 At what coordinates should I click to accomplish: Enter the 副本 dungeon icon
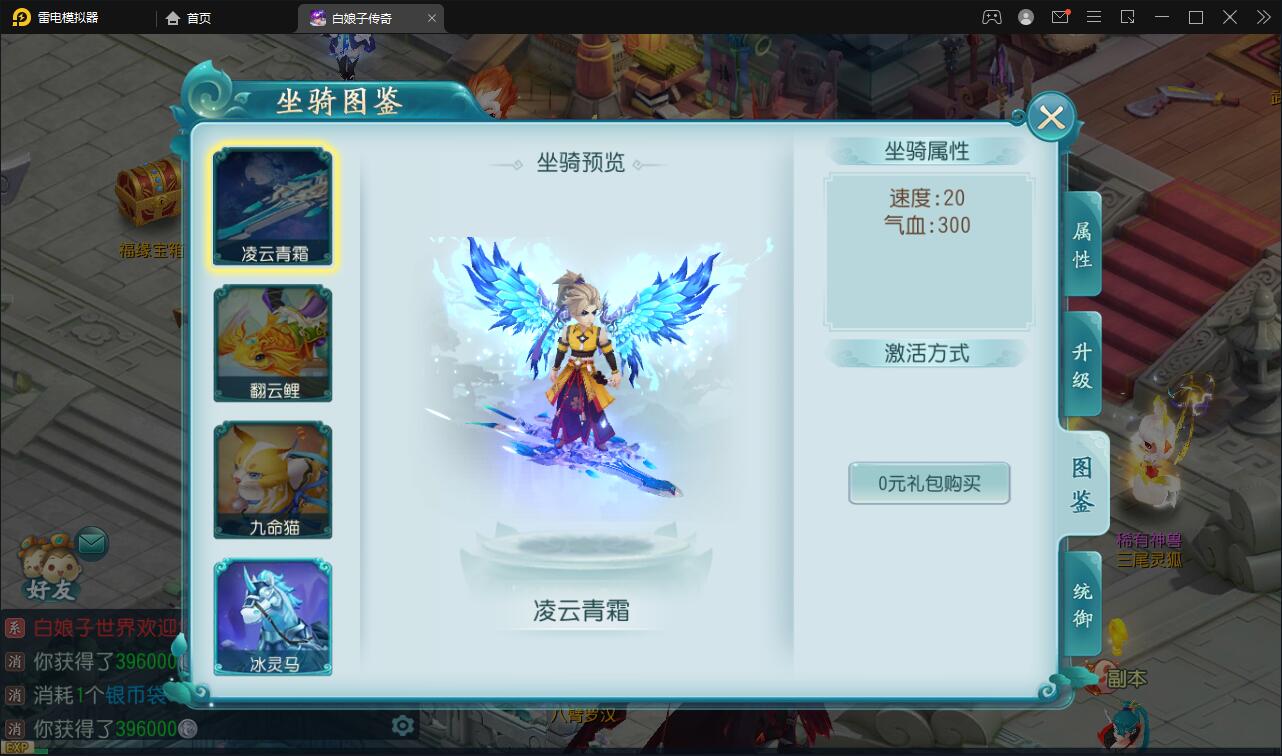[x=1124, y=678]
